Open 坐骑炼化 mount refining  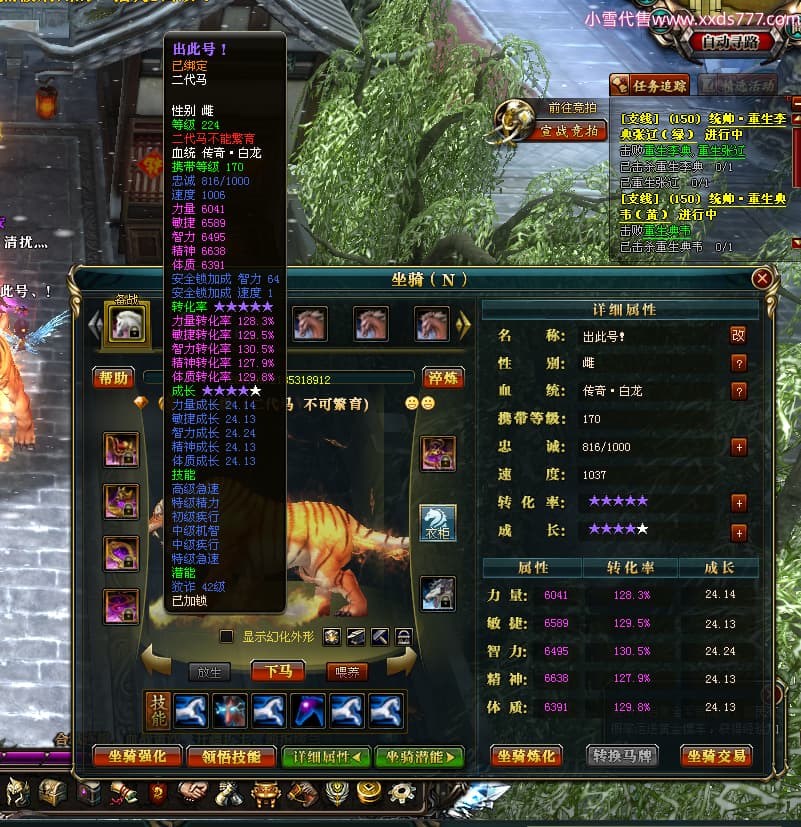tap(527, 756)
